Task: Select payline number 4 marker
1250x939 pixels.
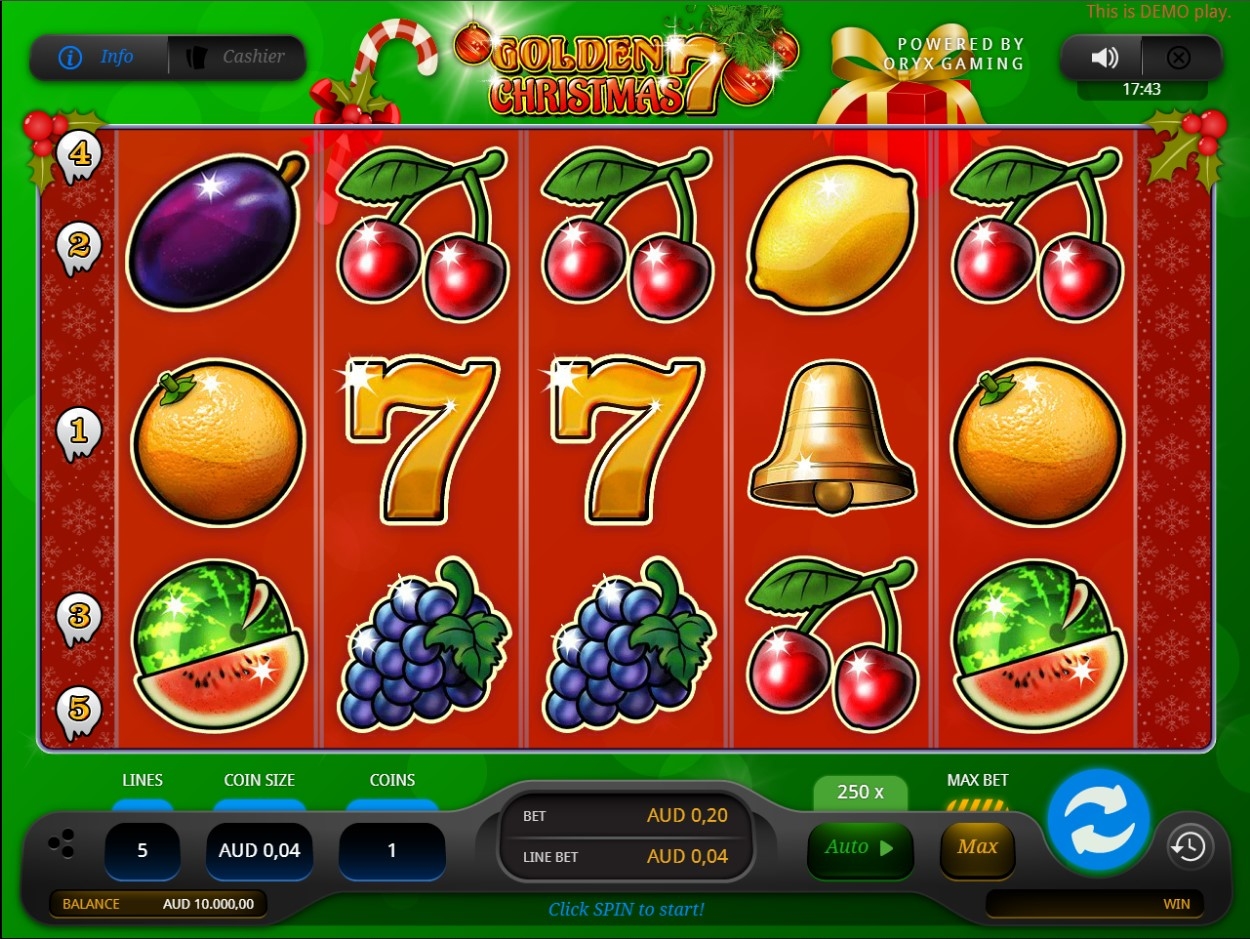Action: (x=79, y=156)
